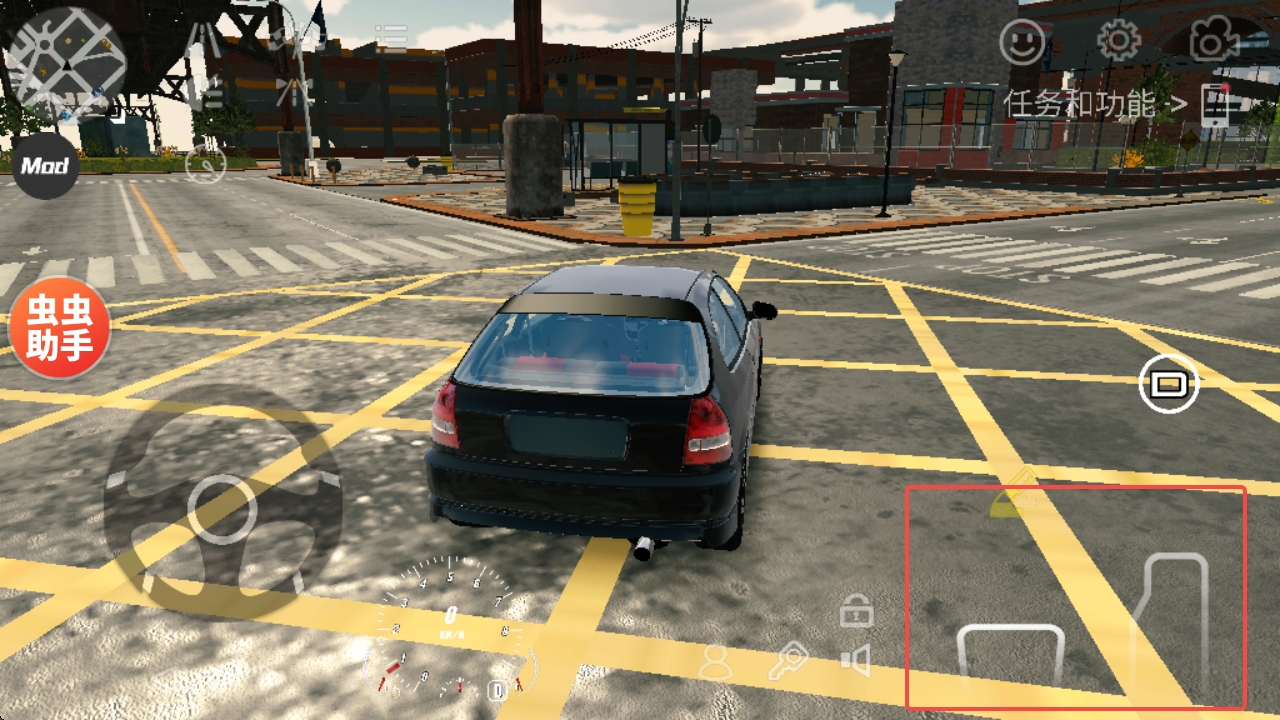Switch view with the video camera icon

pyautogui.click(x=1211, y=42)
